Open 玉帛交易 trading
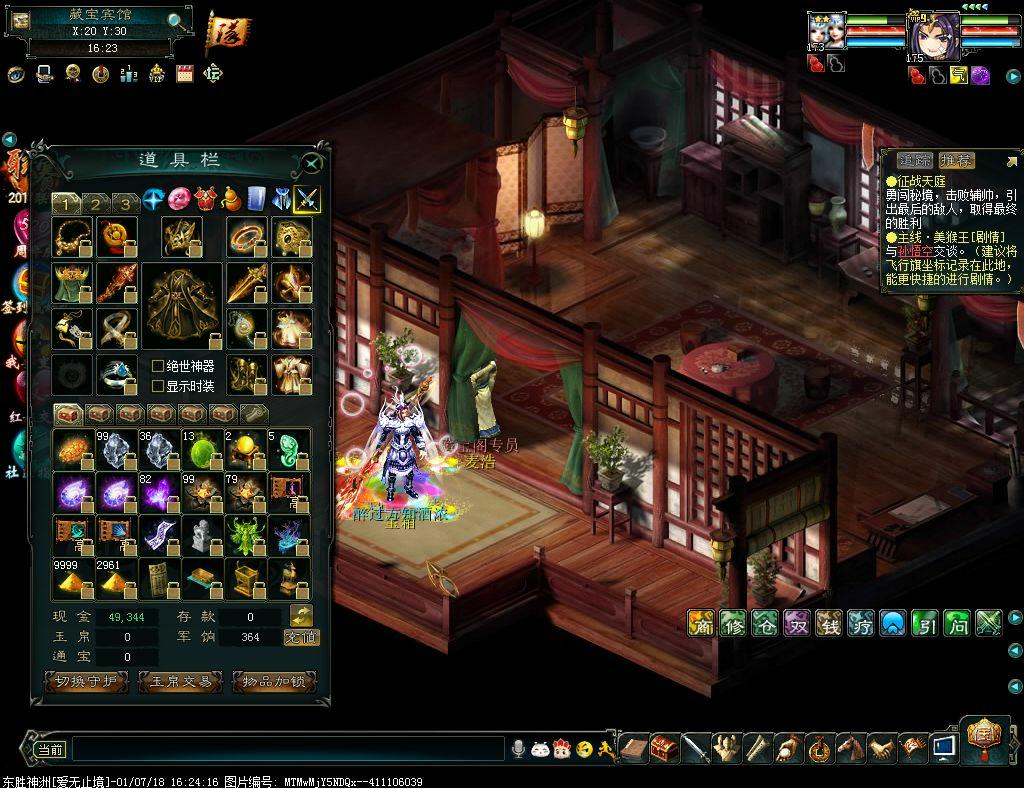The image size is (1024, 788). click(x=180, y=682)
